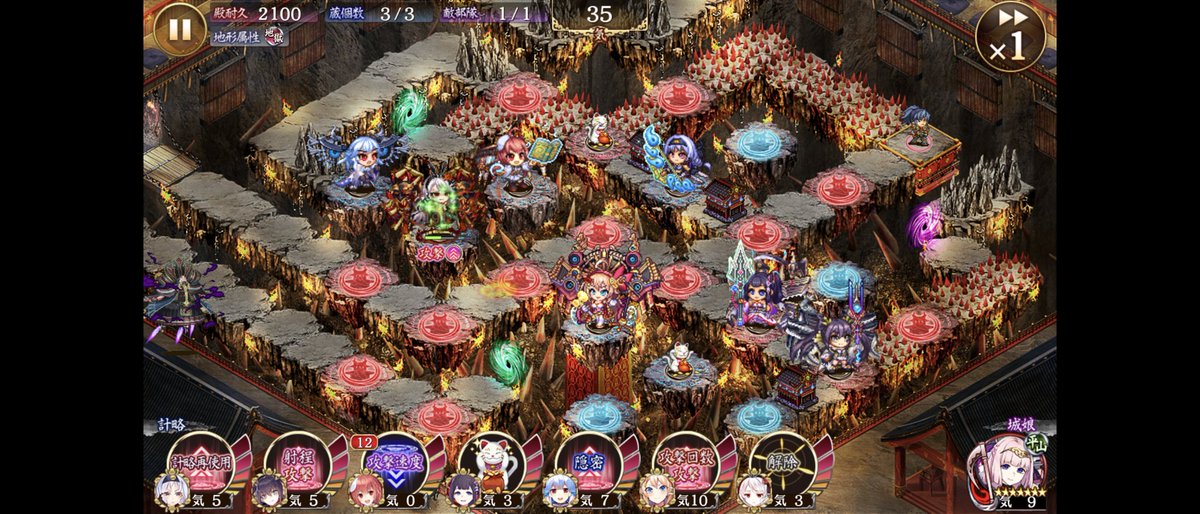Show the 地形属性 terrain attribute info
Viewport: 1200px width, 514px height.
(x=248, y=37)
